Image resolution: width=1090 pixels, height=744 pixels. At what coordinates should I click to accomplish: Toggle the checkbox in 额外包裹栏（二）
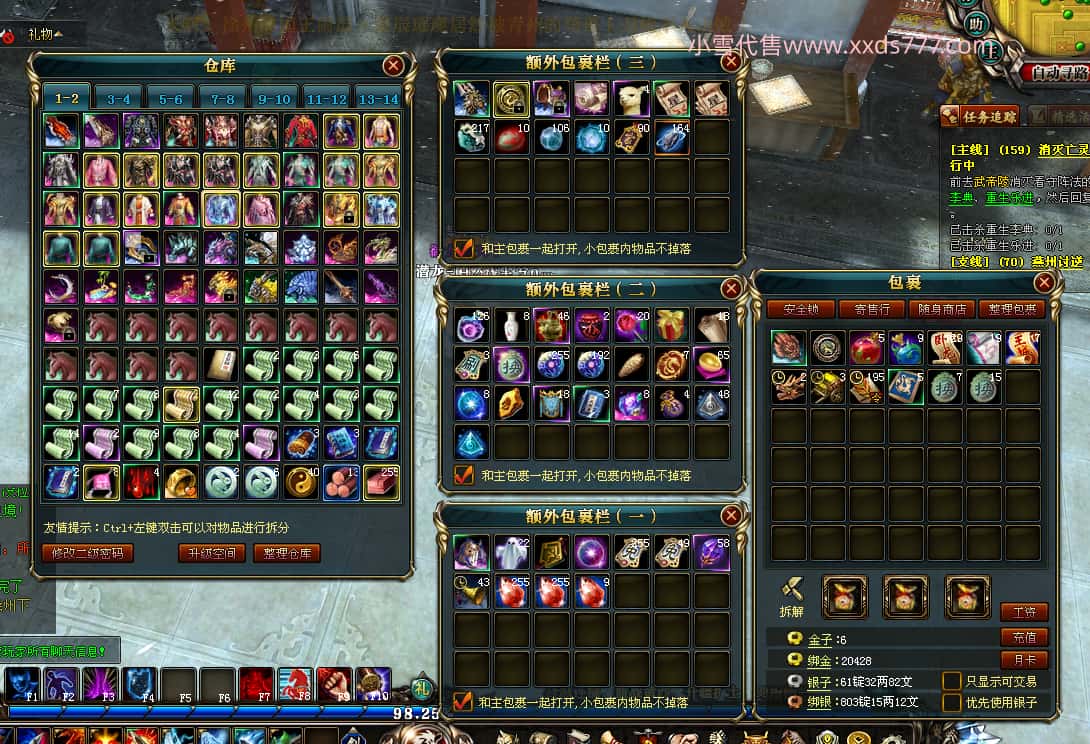click(x=464, y=476)
